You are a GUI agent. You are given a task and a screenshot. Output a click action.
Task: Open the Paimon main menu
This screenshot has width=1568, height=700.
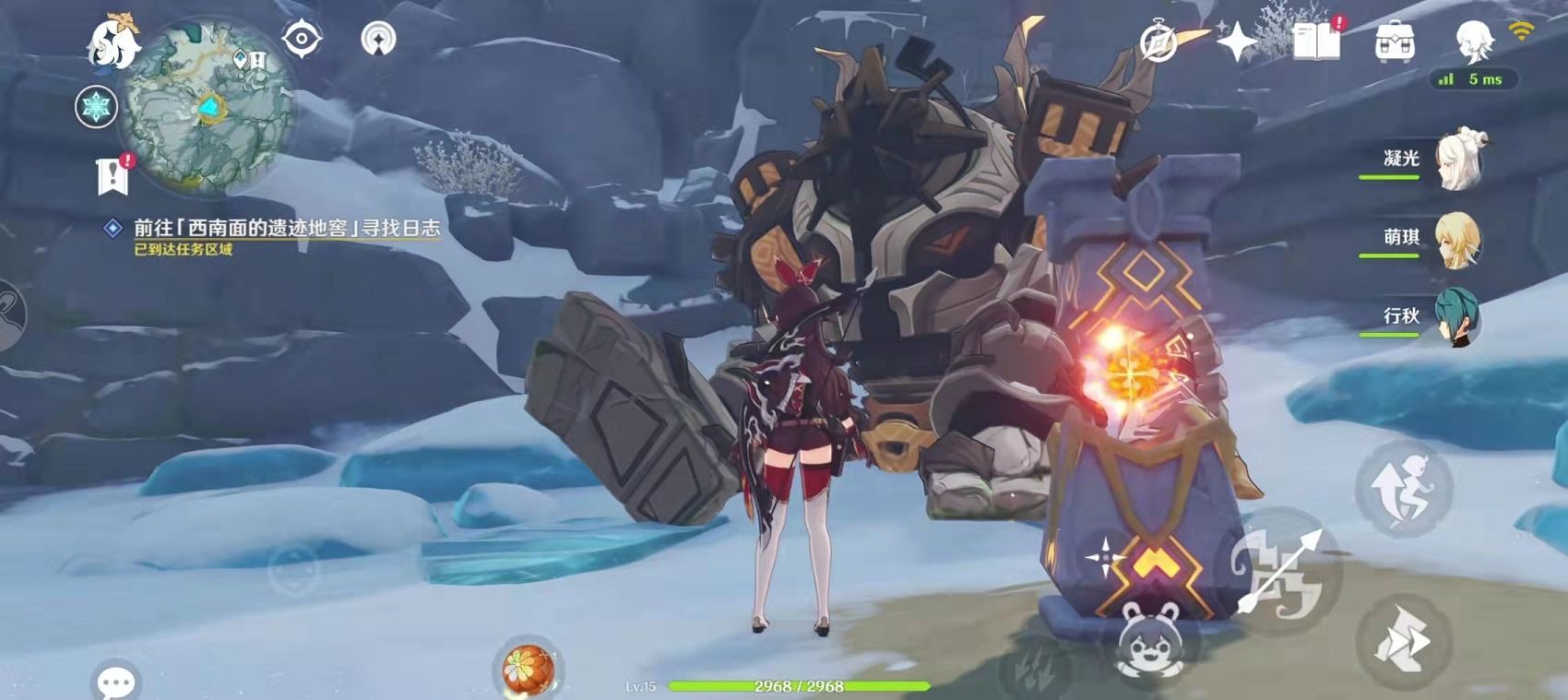(113, 42)
